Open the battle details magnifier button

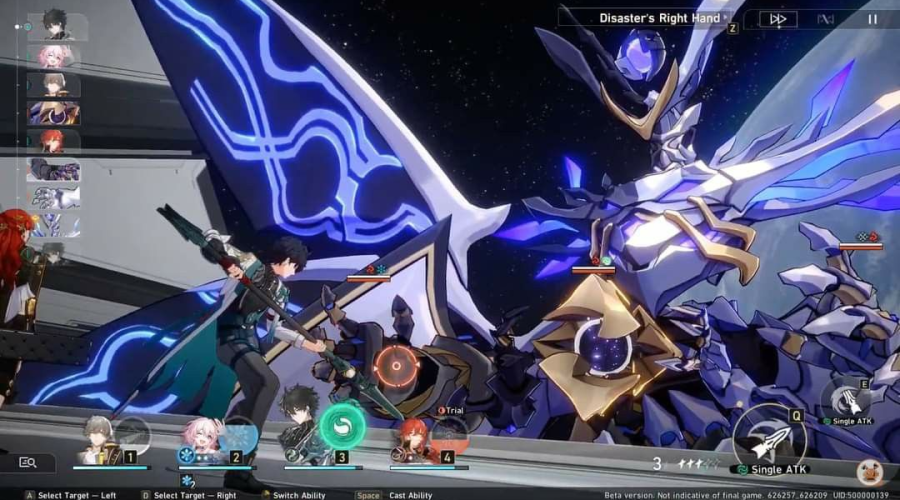29,462
